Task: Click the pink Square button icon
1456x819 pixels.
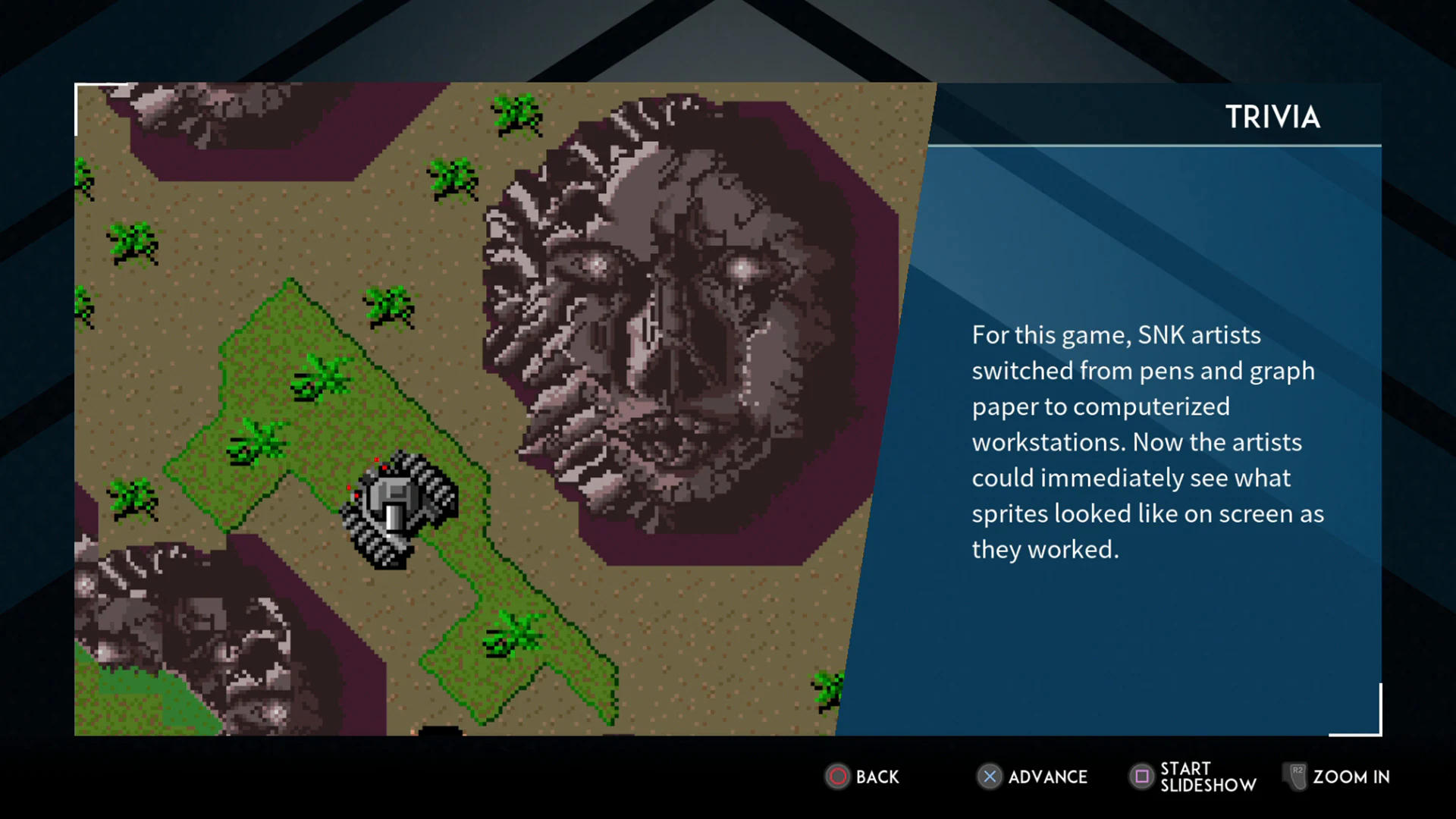Action: click(1142, 777)
